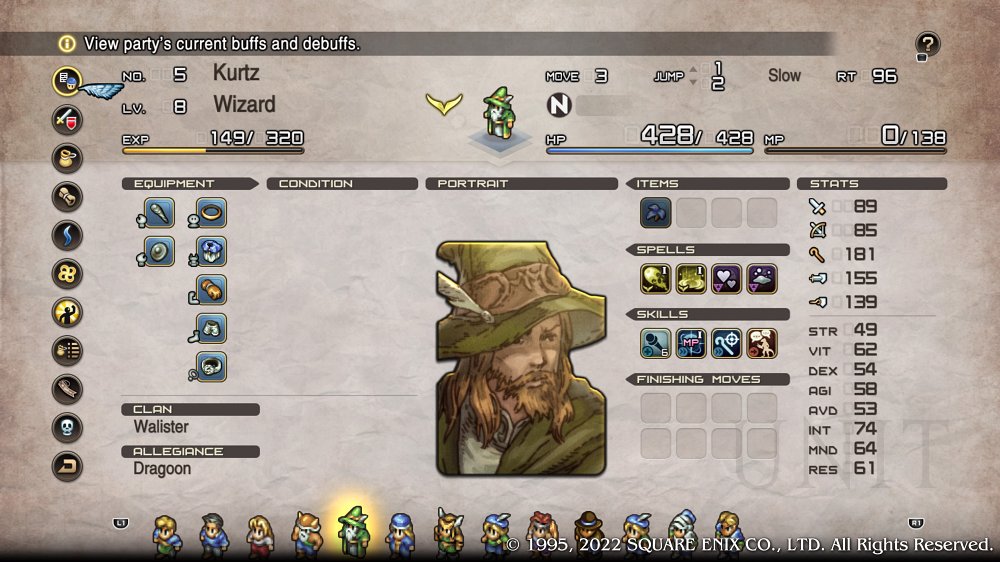Open the help question mark button
1000x562 pixels.
click(x=927, y=44)
